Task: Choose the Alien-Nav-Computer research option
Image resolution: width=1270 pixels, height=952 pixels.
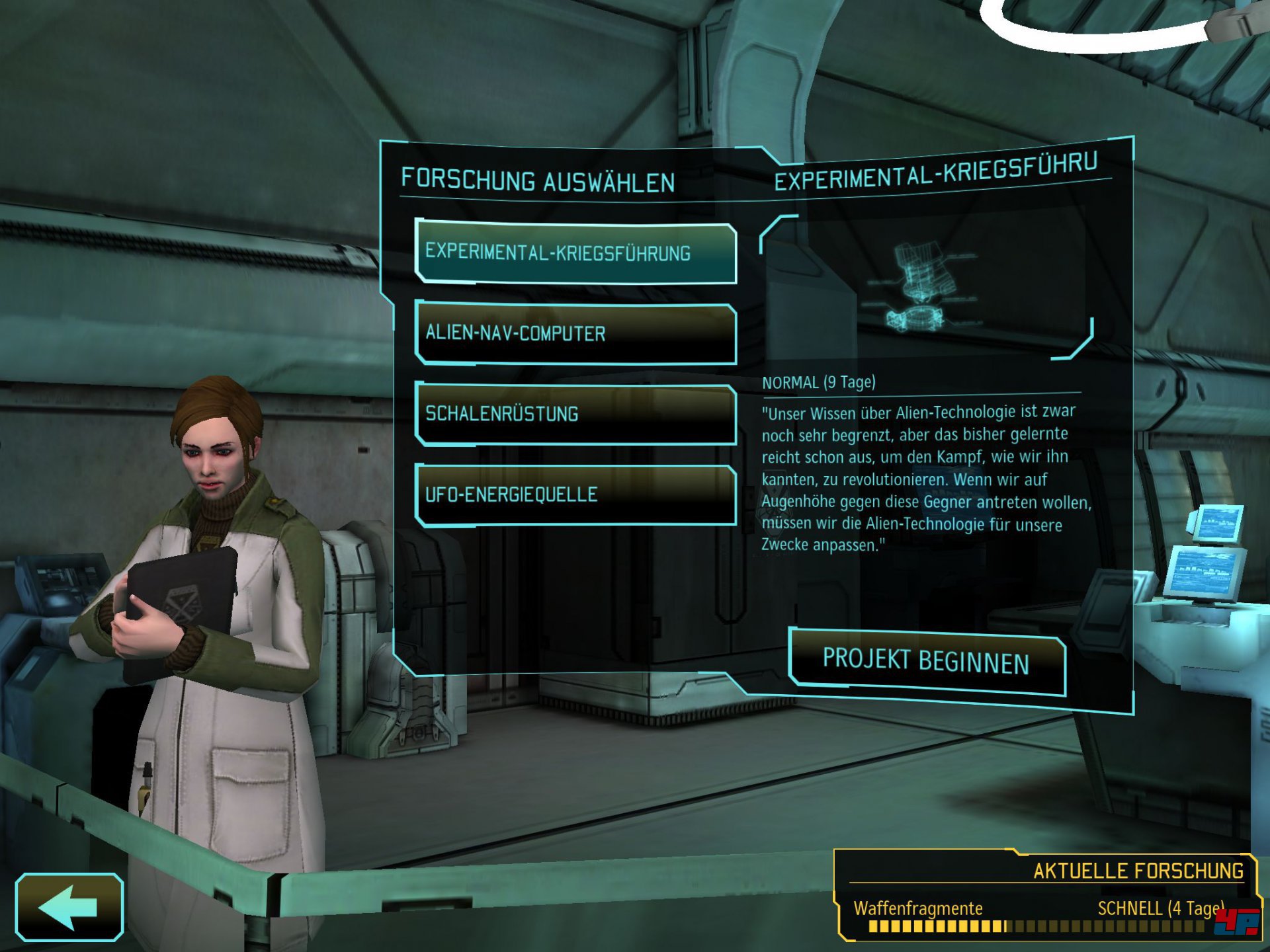Action: point(575,334)
